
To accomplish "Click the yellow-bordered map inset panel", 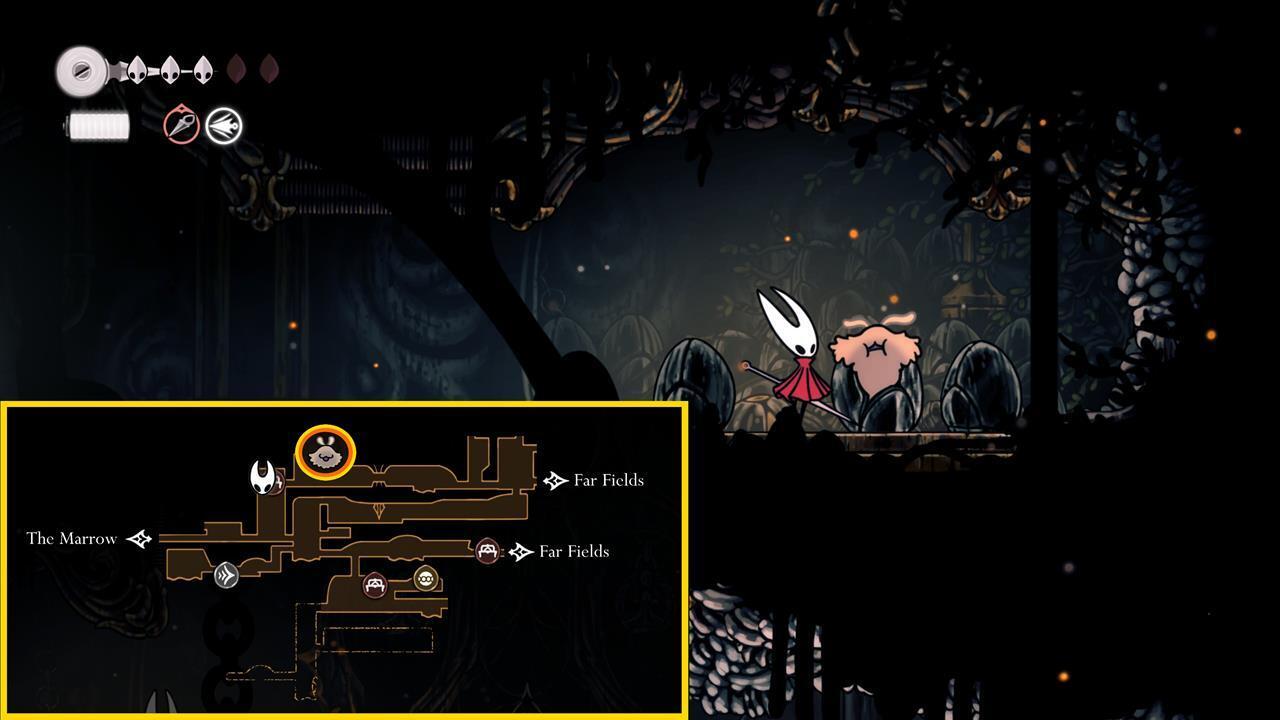I will click(x=343, y=560).
